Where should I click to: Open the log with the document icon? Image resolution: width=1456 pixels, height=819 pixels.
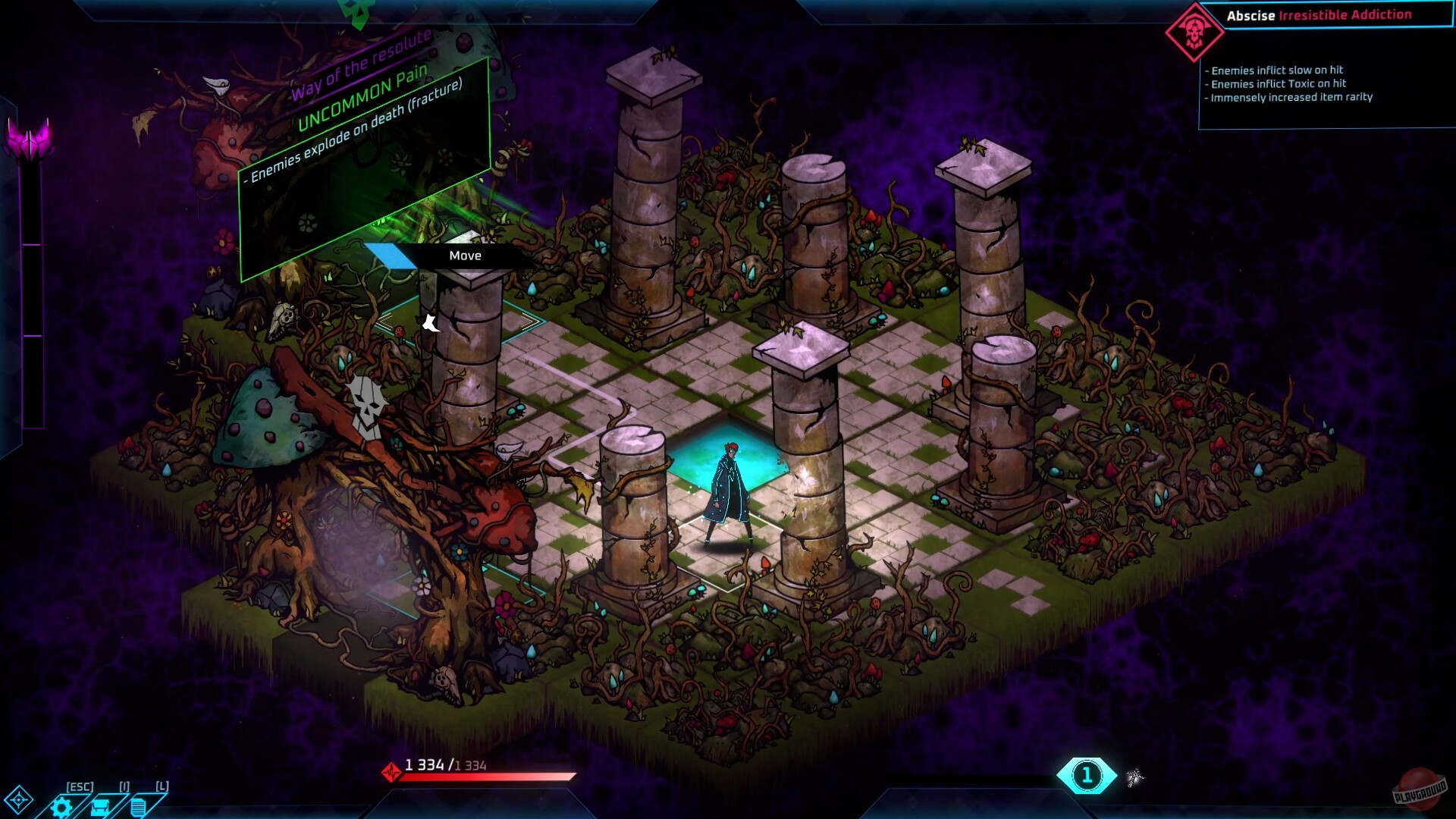(x=140, y=806)
